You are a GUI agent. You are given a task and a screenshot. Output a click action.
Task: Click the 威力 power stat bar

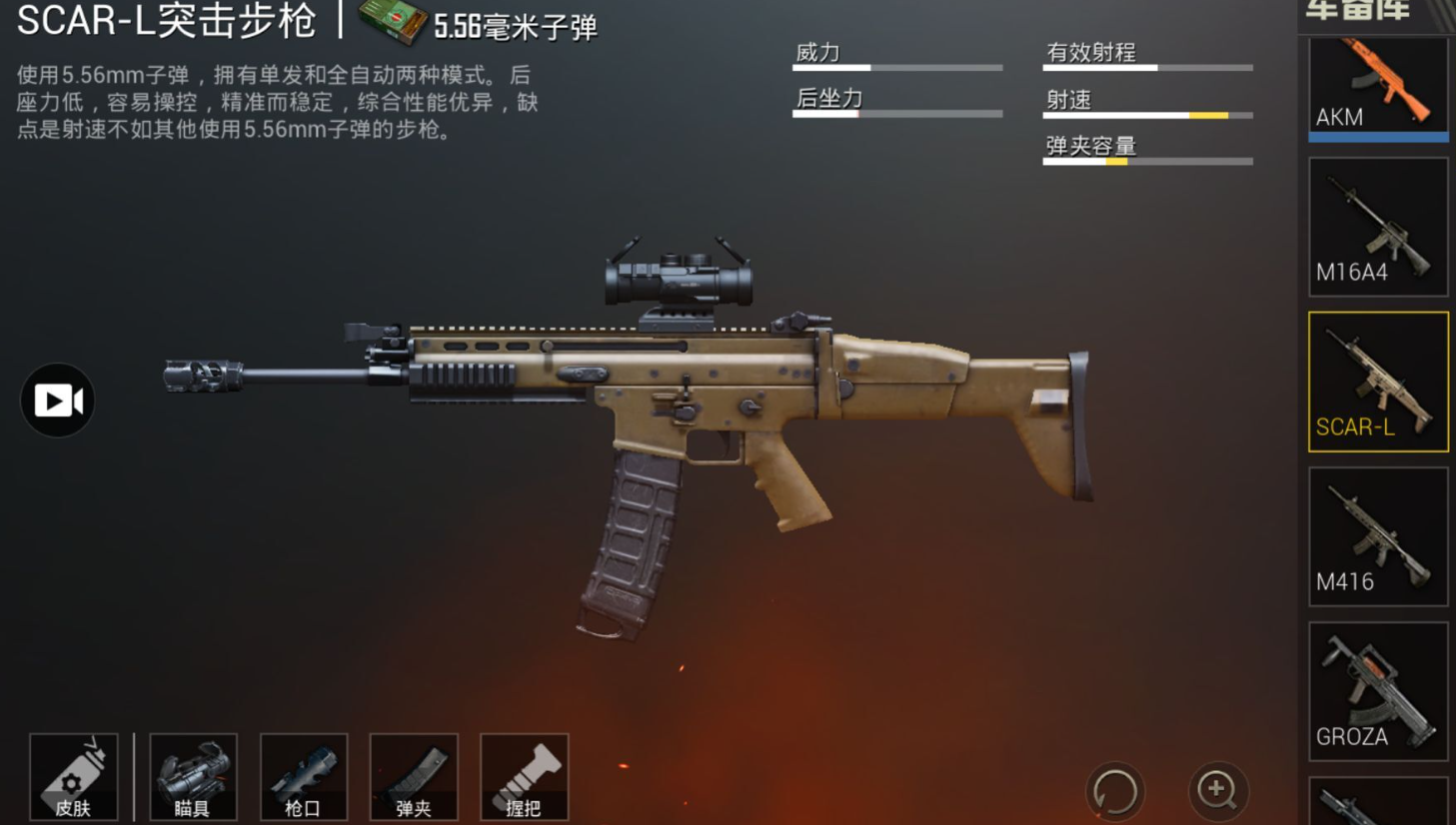coord(896,68)
